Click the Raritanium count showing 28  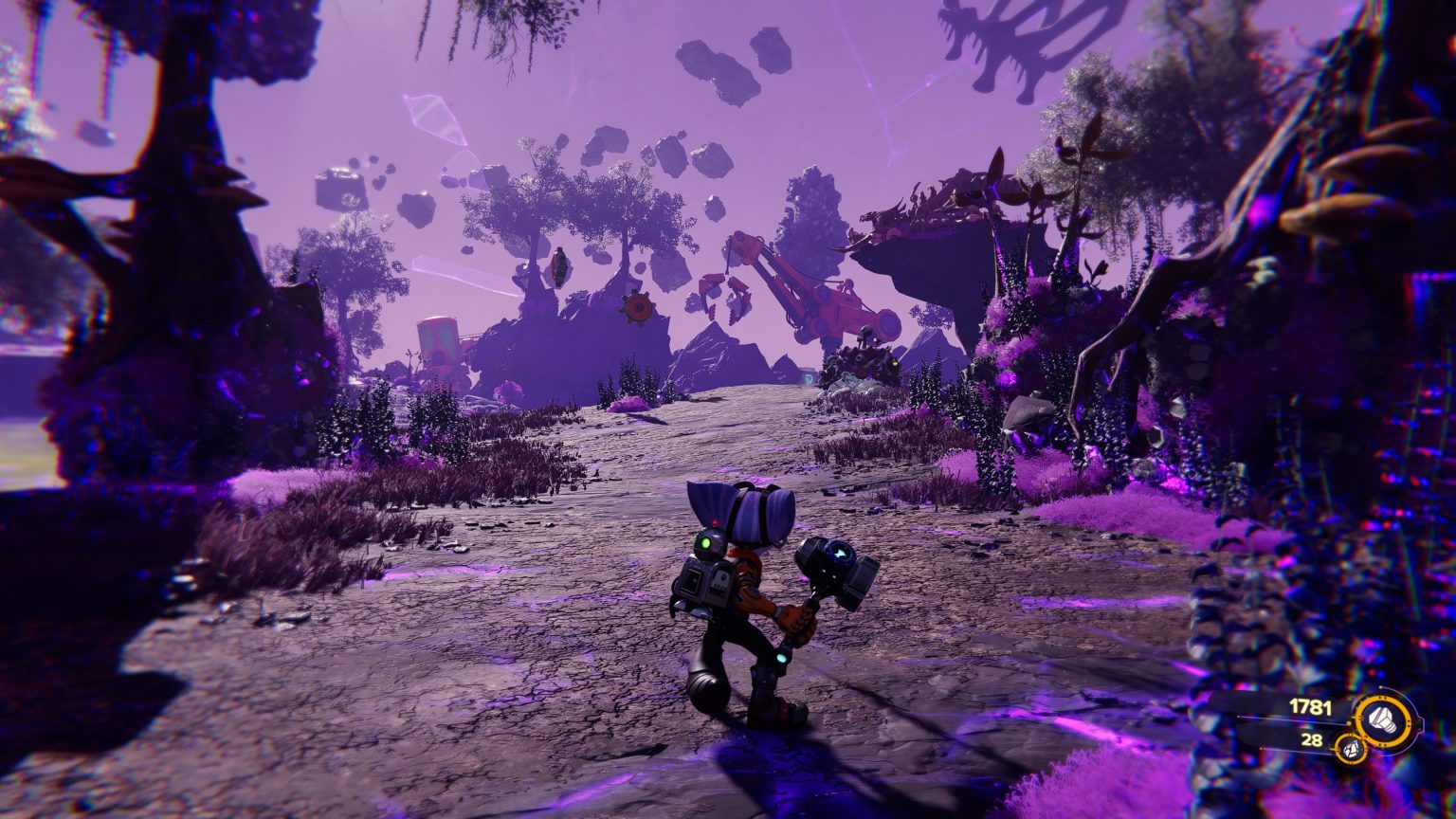(x=1311, y=739)
